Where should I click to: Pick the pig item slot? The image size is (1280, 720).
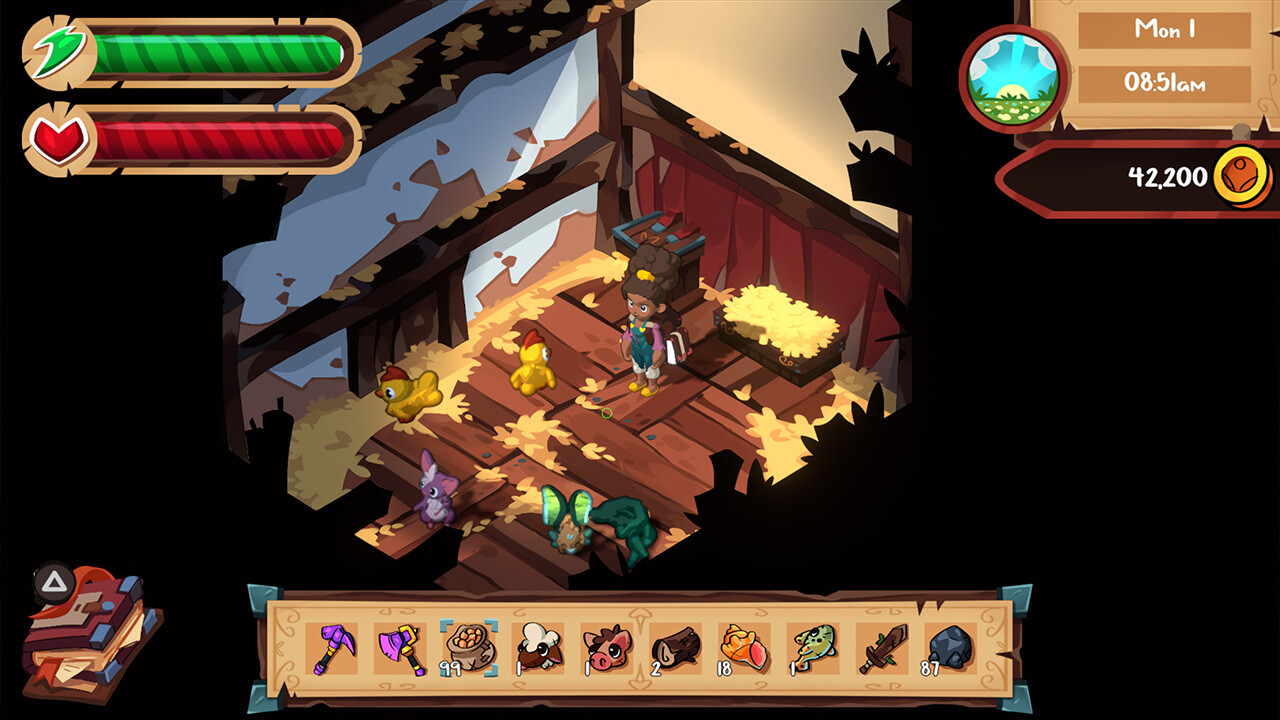(606, 649)
